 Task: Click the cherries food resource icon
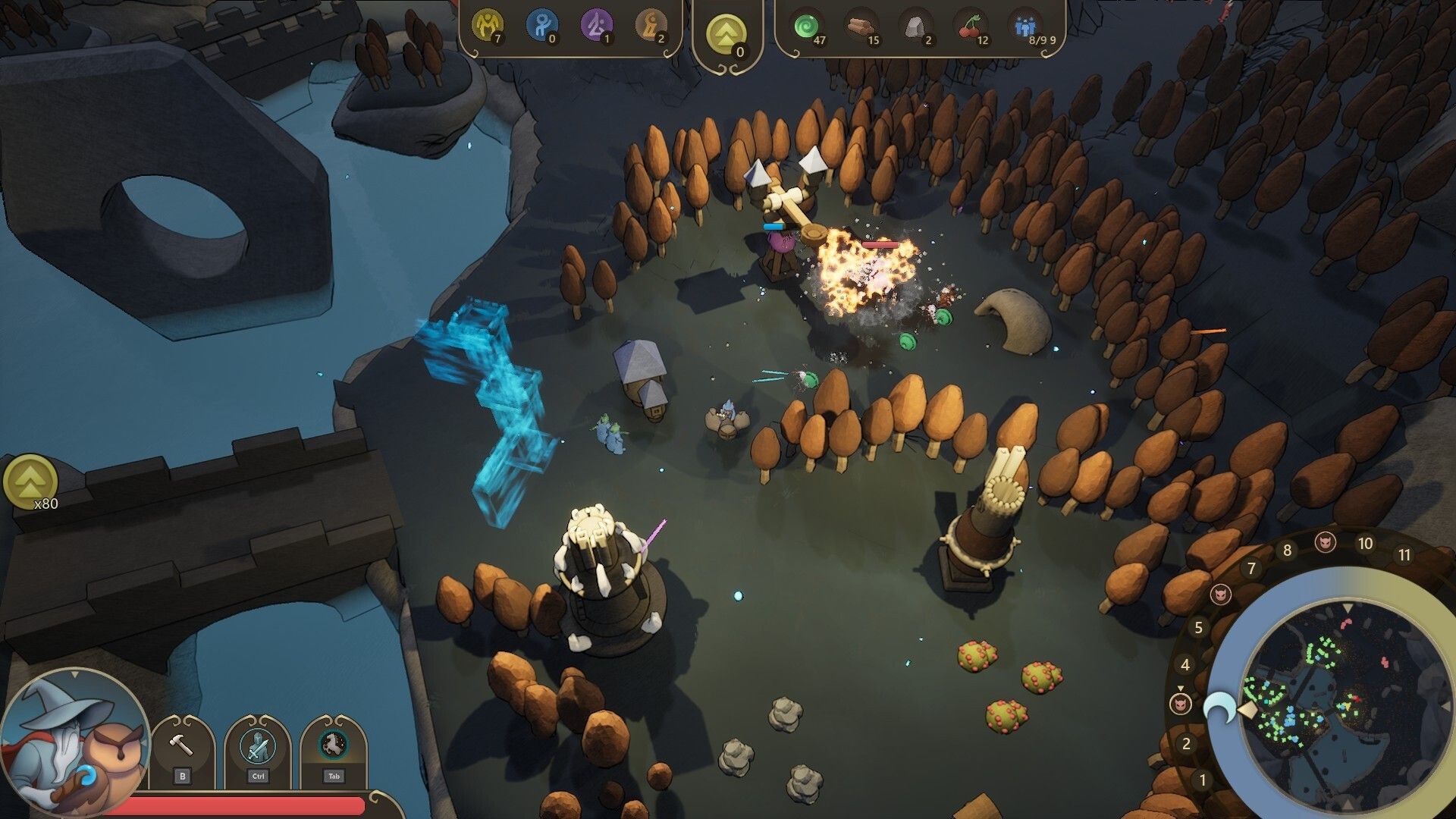[x=971, y=27]
